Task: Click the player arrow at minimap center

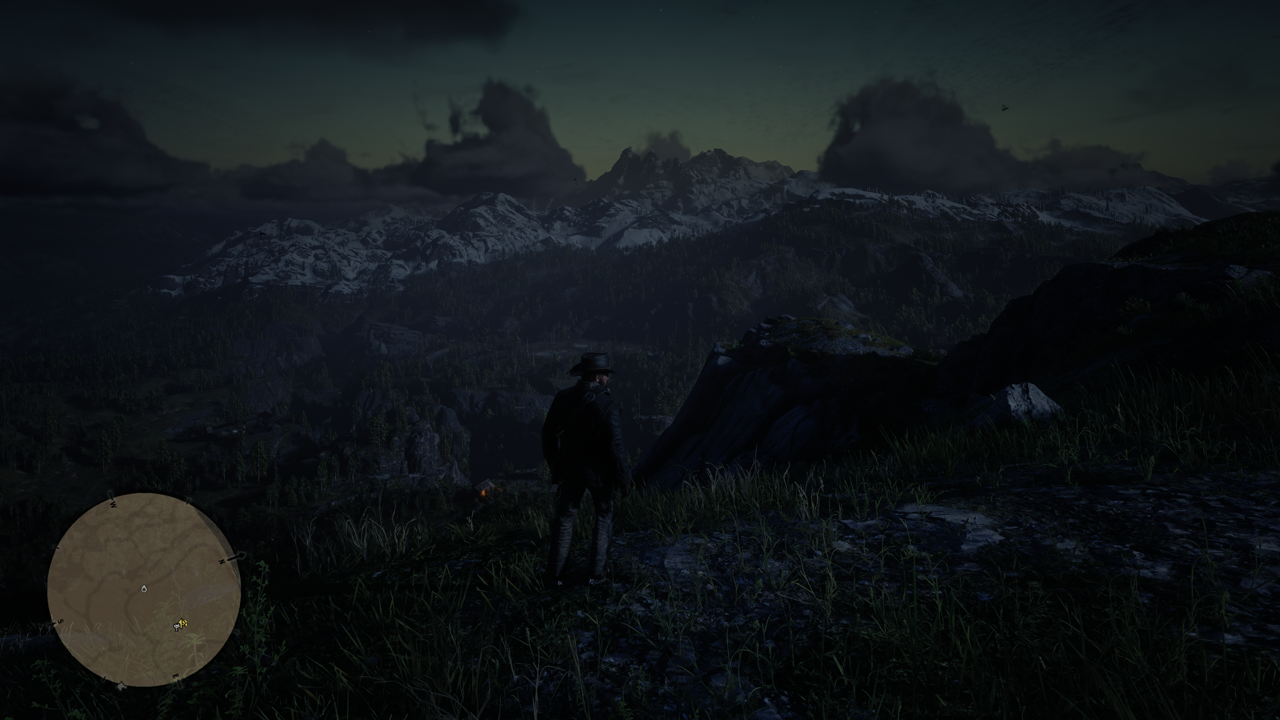Action: pos(144,588)
